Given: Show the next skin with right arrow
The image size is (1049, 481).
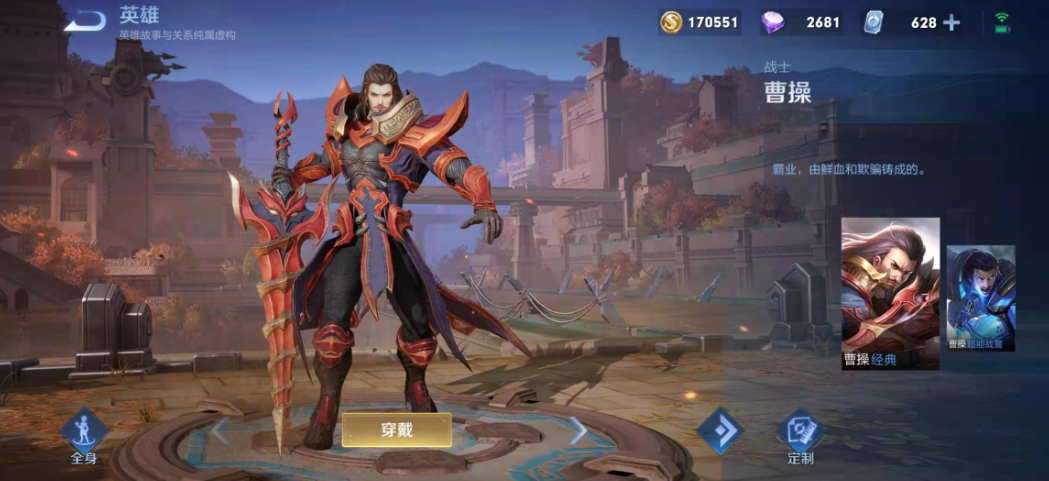Looking at the screenshot, I should (x=578, y=430).
